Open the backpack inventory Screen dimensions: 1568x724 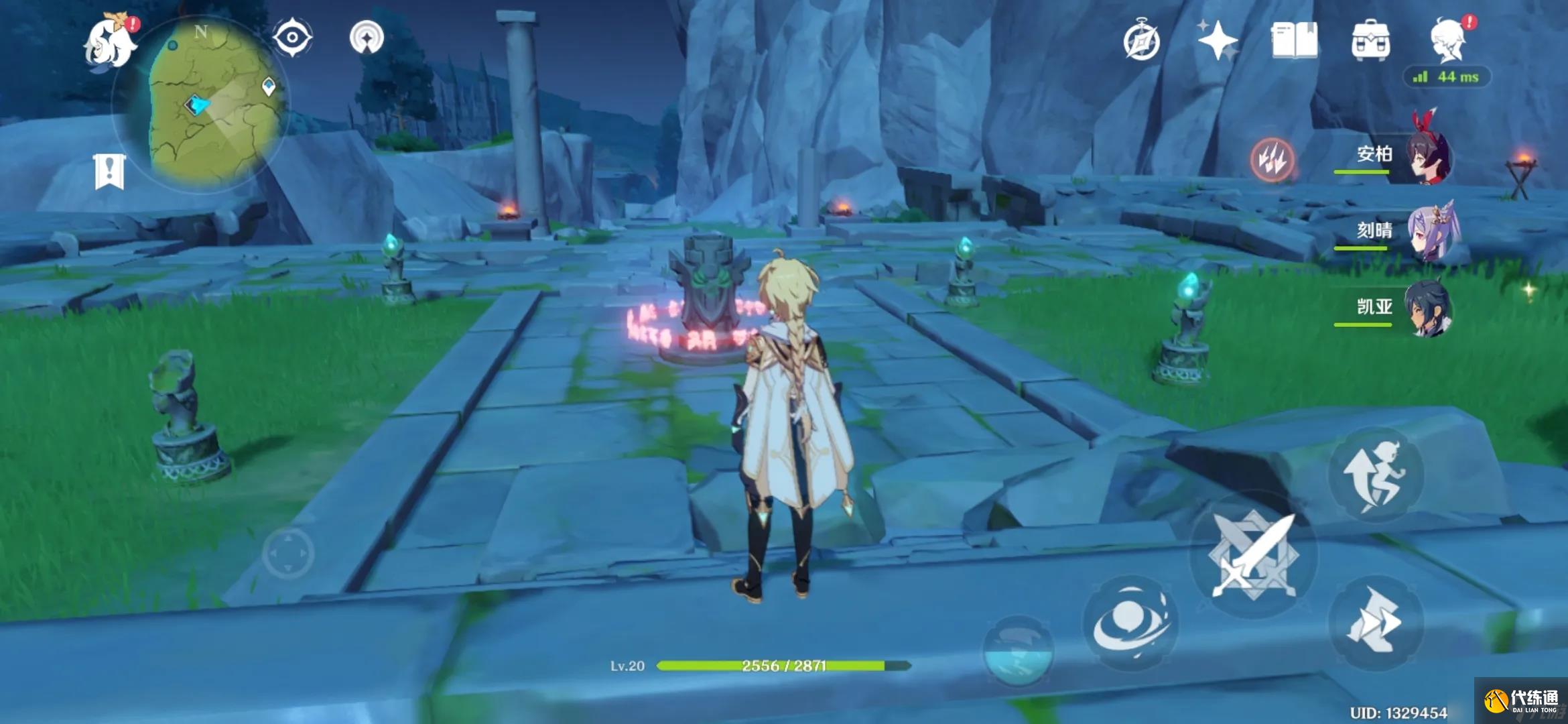[x=1370, y=40]
